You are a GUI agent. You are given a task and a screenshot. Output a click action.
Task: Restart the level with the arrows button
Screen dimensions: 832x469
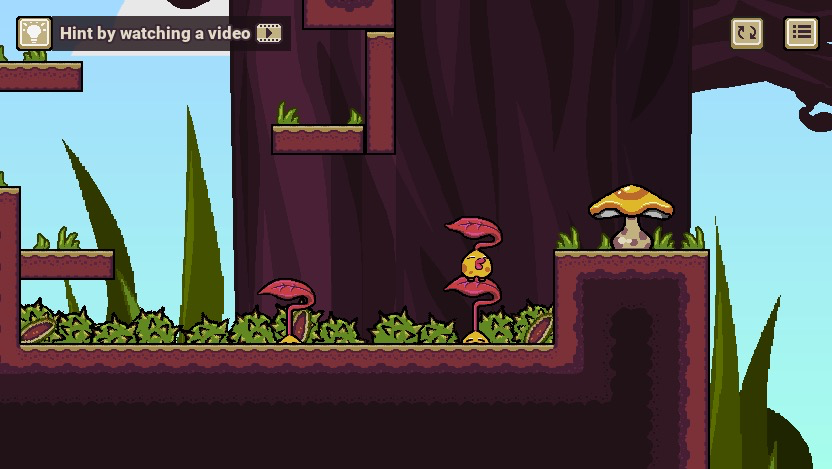coord(747,33)
